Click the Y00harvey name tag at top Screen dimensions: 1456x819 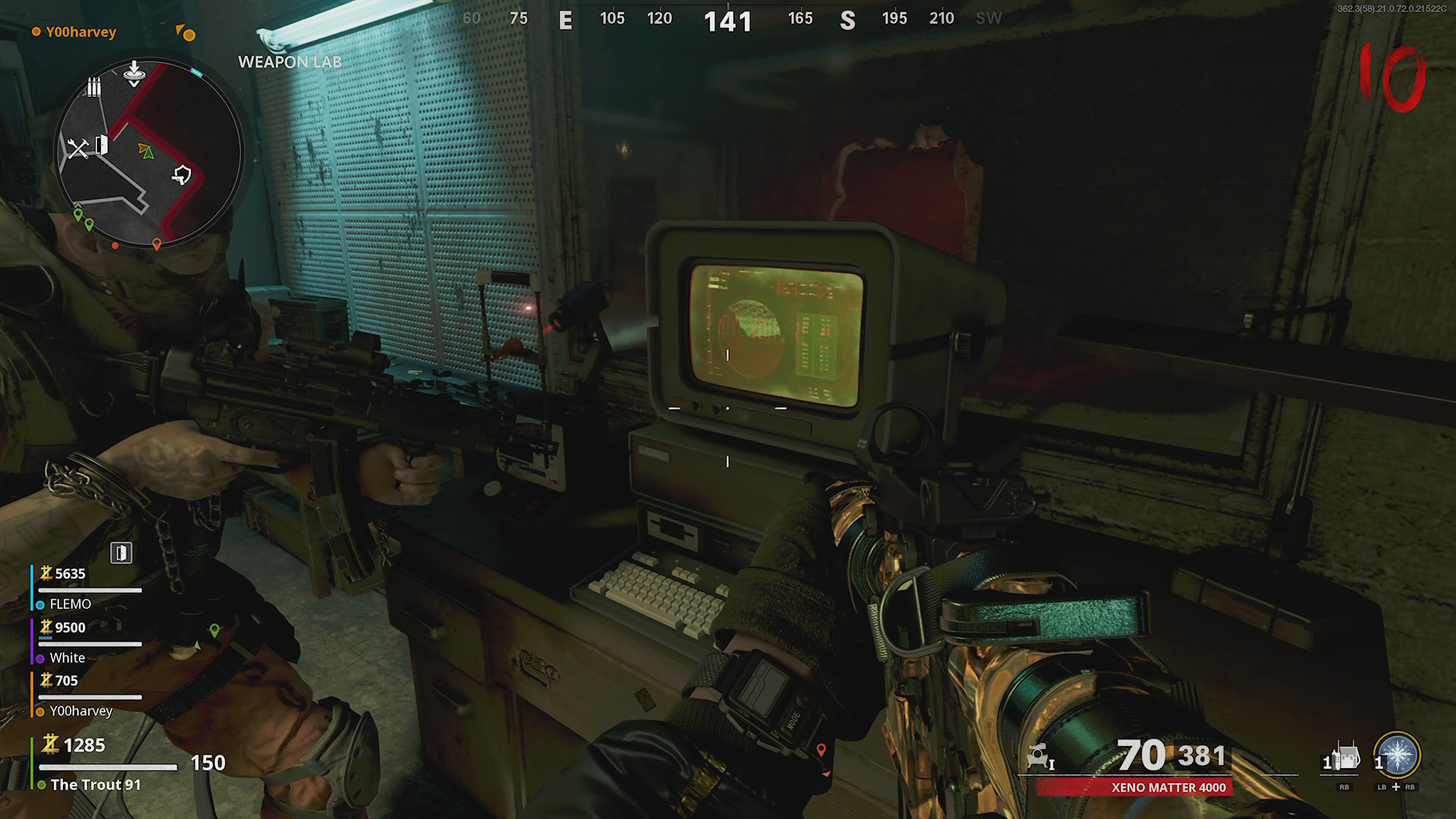click(80, 32)
